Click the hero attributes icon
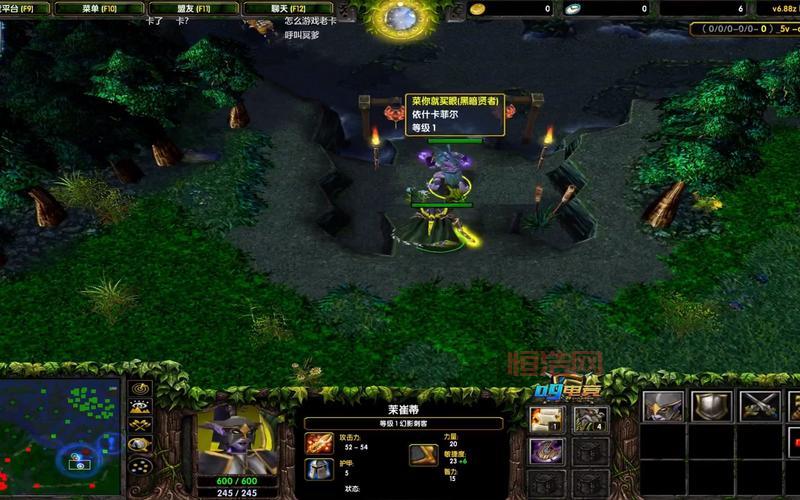 (x=422, y=456)
